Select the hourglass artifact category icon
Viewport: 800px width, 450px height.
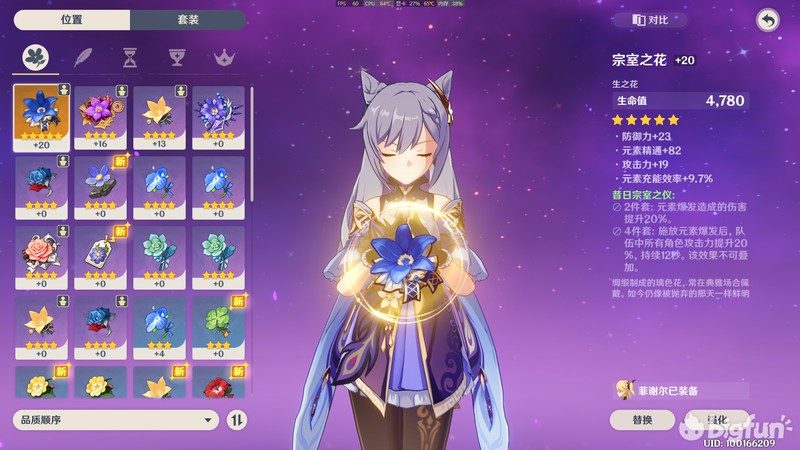click(x=130, y=58)
